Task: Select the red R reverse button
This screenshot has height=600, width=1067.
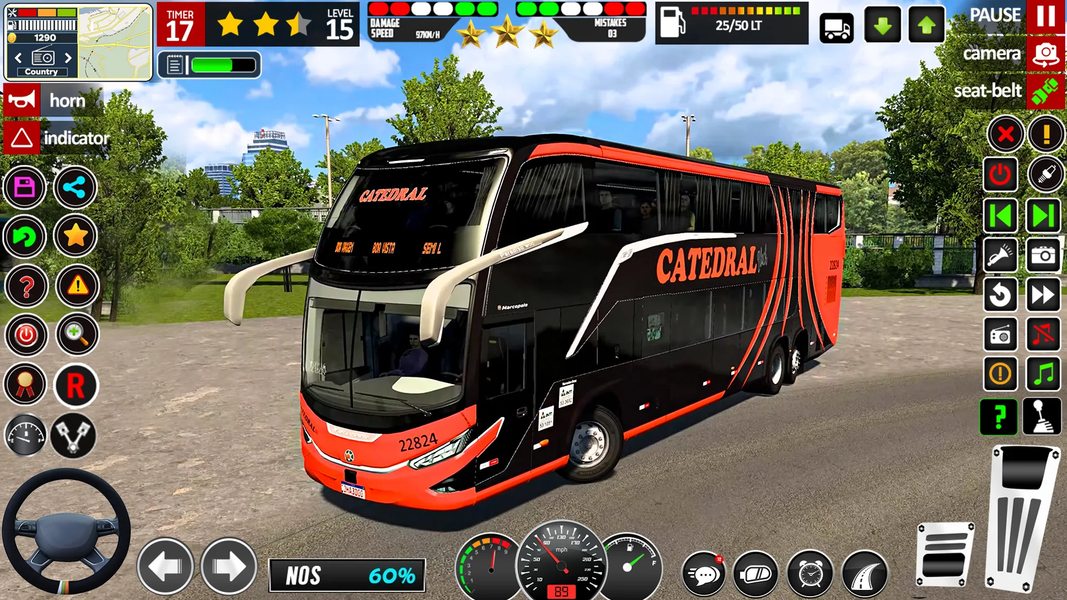Action: click(75, 384)
